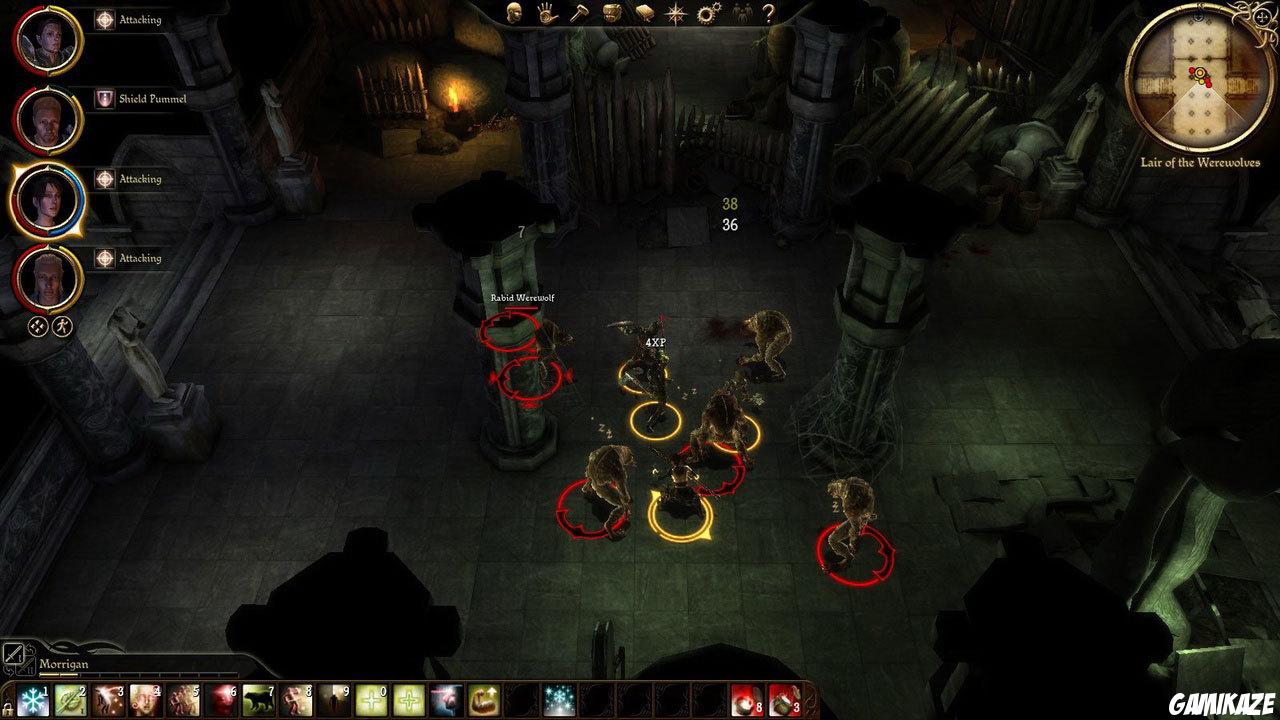The height and width of the screenshot is (720, 1280).
Task: Open the Tactics screen hammer icon
Action: click(579, 15)
